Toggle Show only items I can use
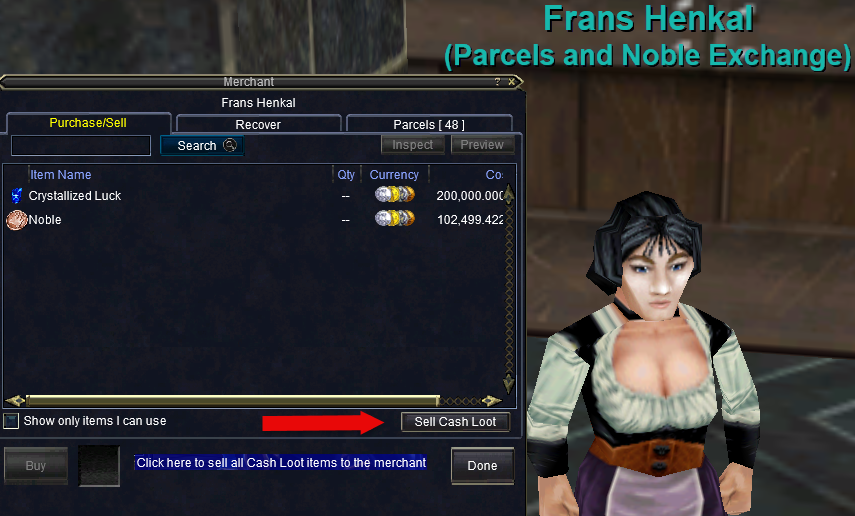The image size is (855, 516). click(x=12, y=421)
